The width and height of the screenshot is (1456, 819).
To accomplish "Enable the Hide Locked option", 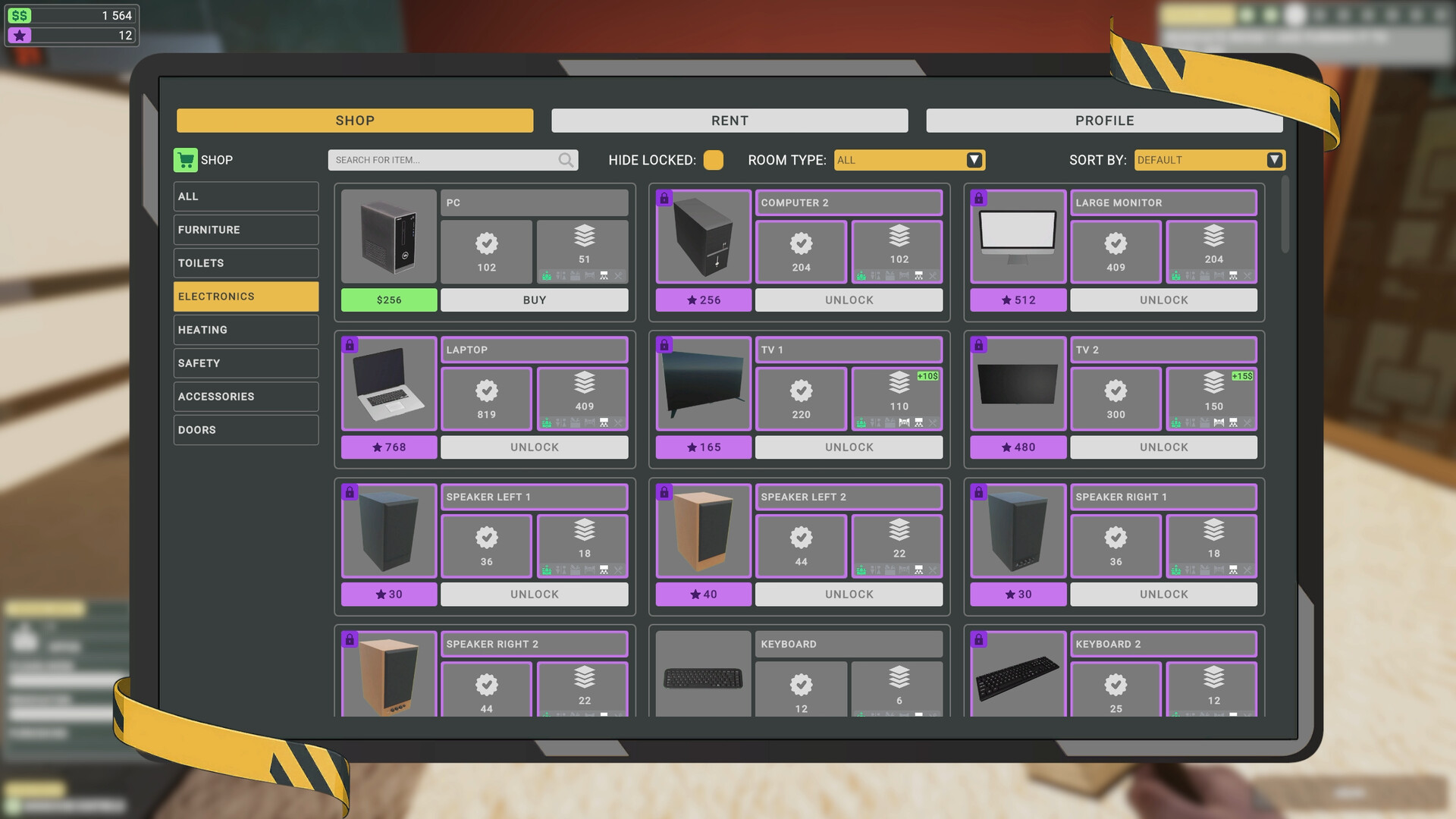I will coord(713,160).
